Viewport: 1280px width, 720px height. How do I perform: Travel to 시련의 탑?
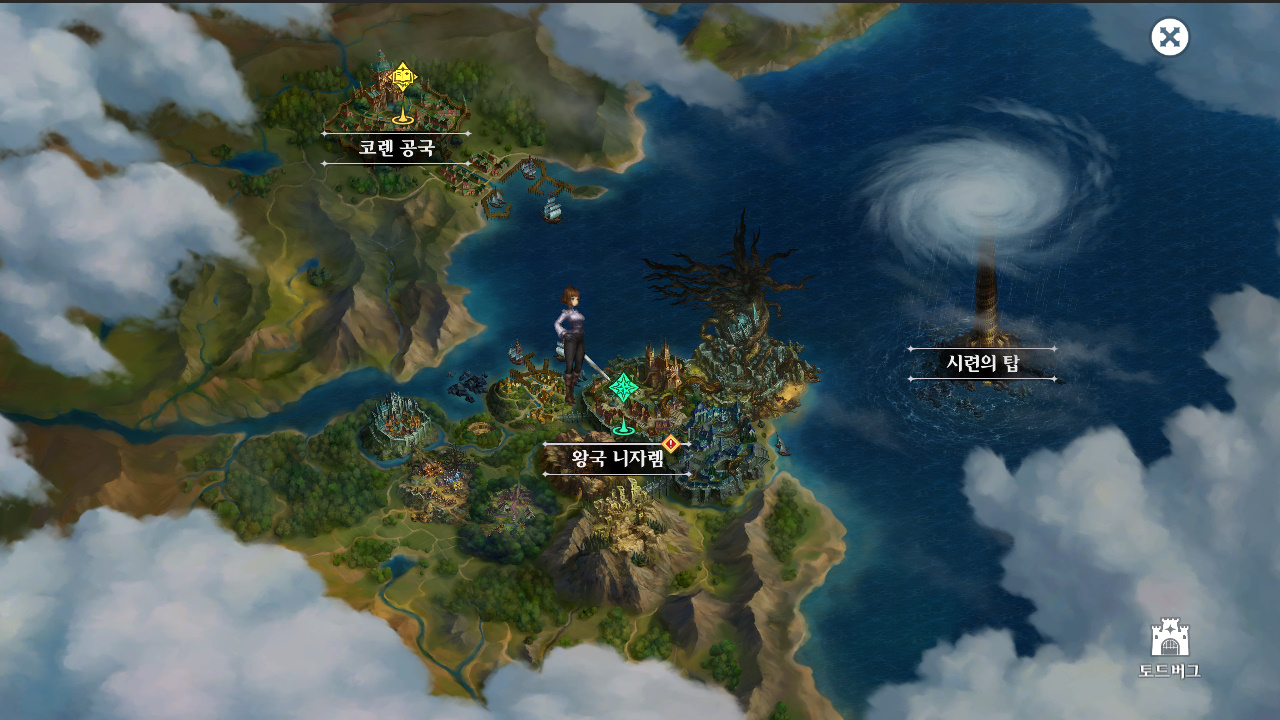coord(982,364)
